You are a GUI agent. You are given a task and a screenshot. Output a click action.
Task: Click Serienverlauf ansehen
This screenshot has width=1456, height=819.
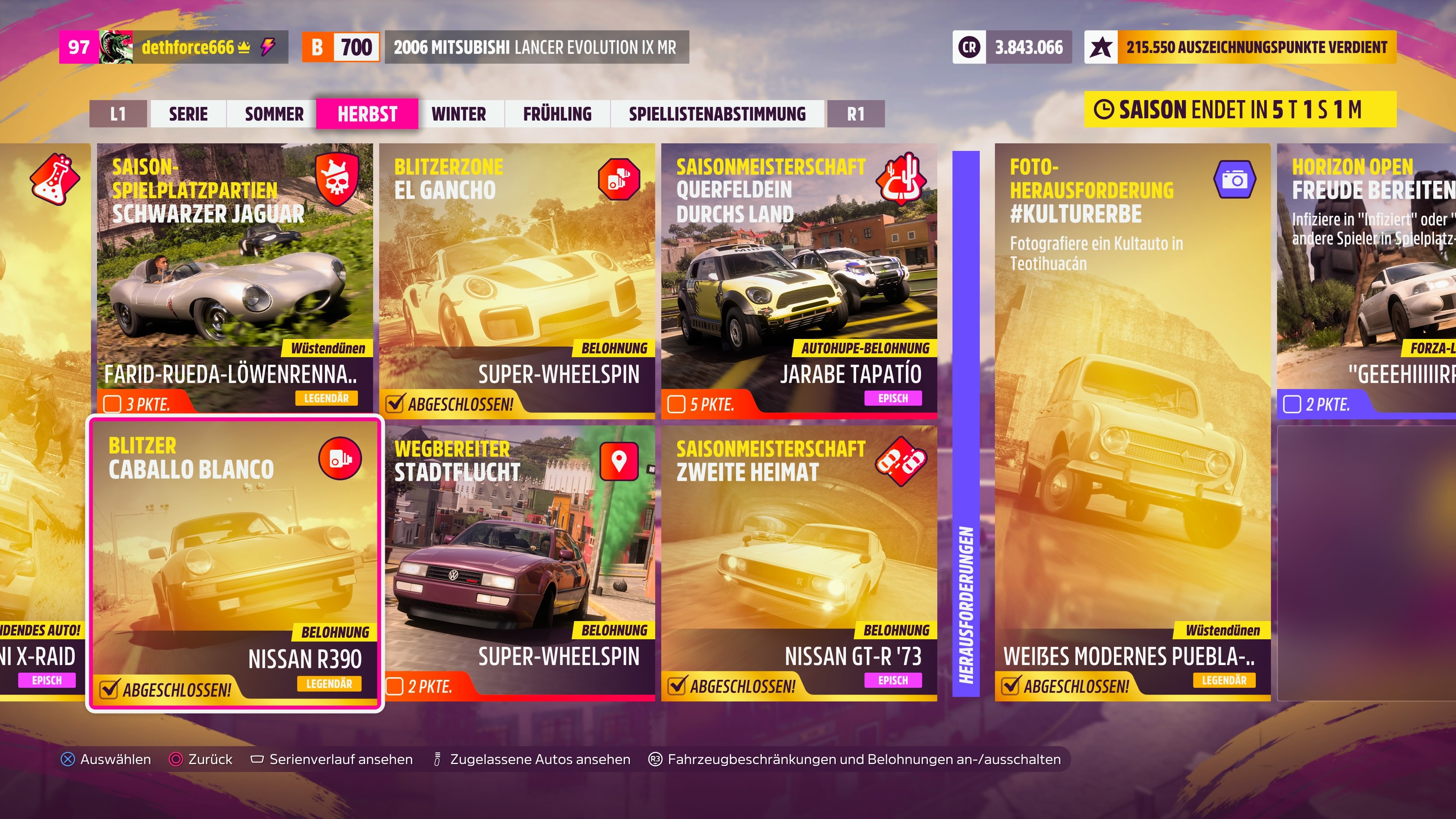point(340,759)
